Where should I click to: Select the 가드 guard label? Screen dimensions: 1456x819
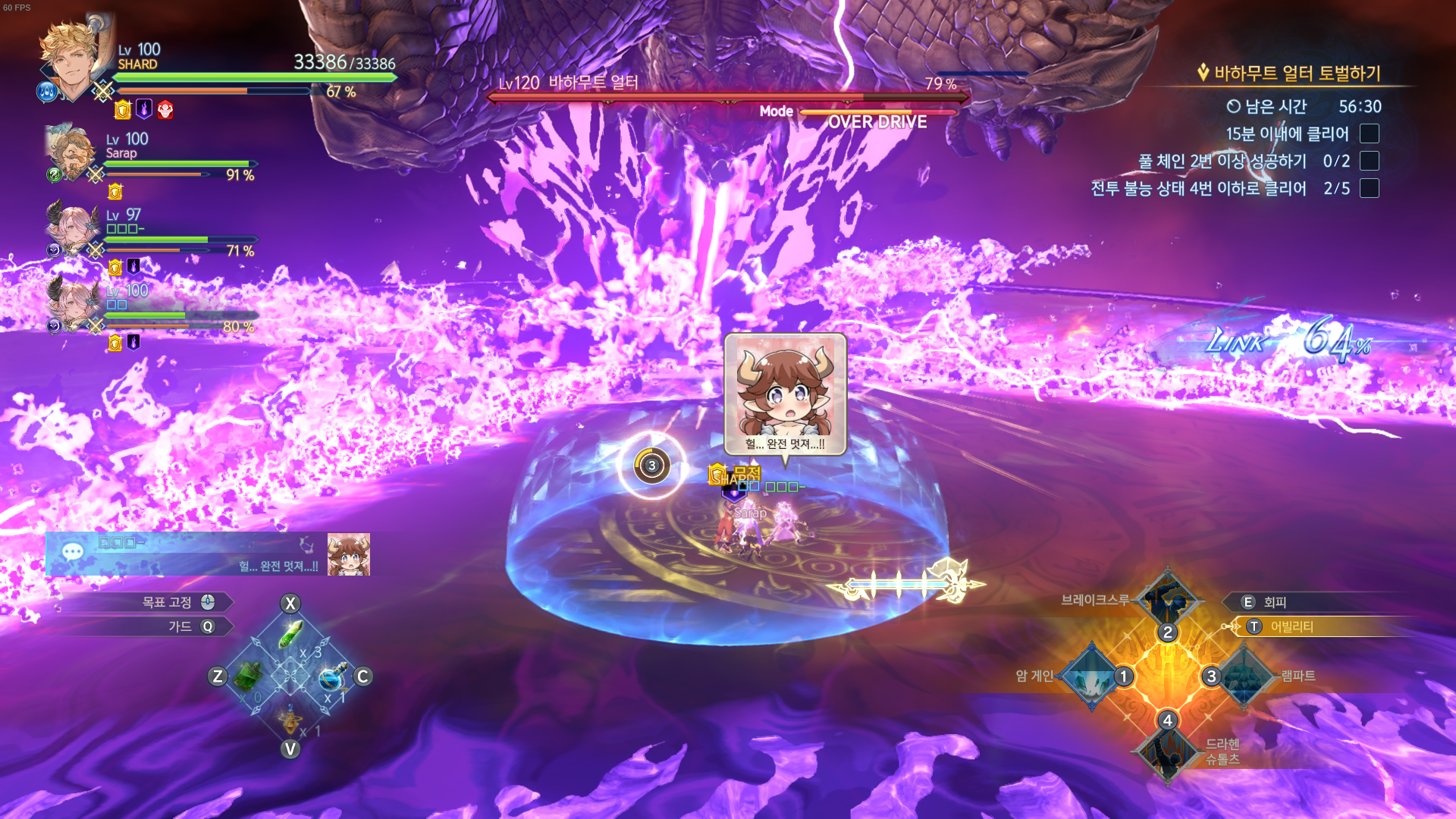click(180, 626)
